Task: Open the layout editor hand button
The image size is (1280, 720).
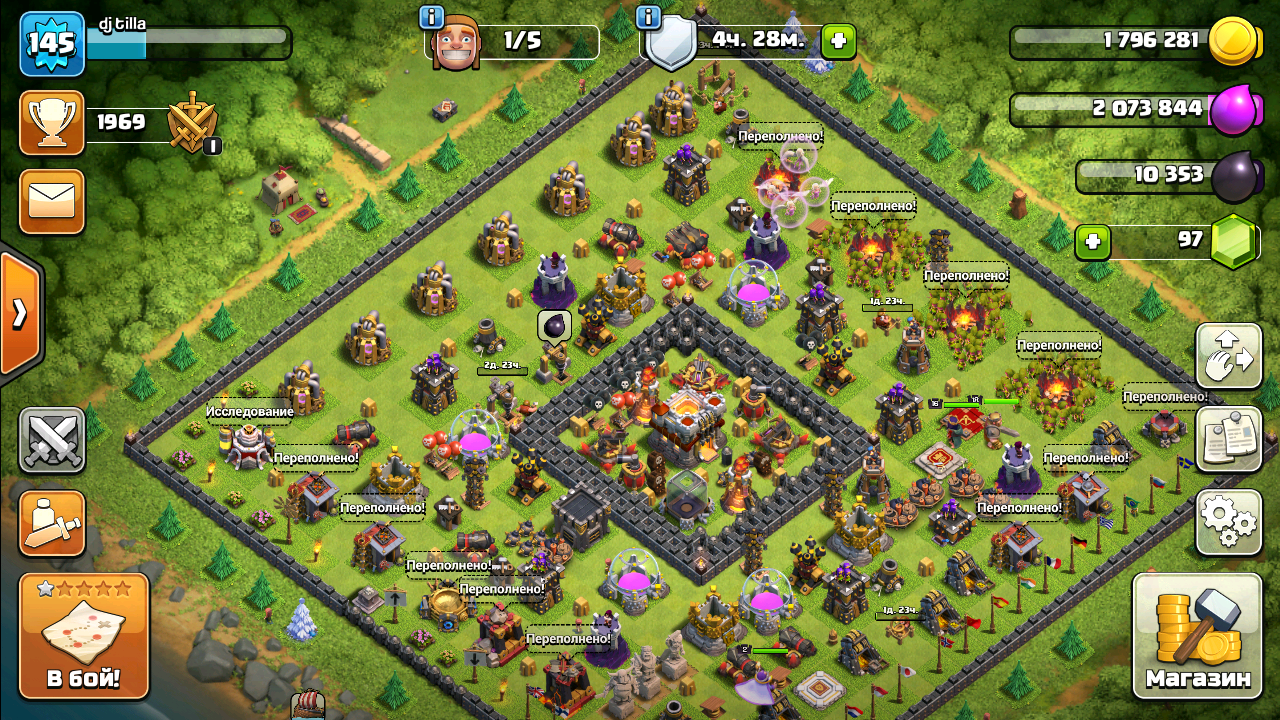Action: tap(1228, 356)
